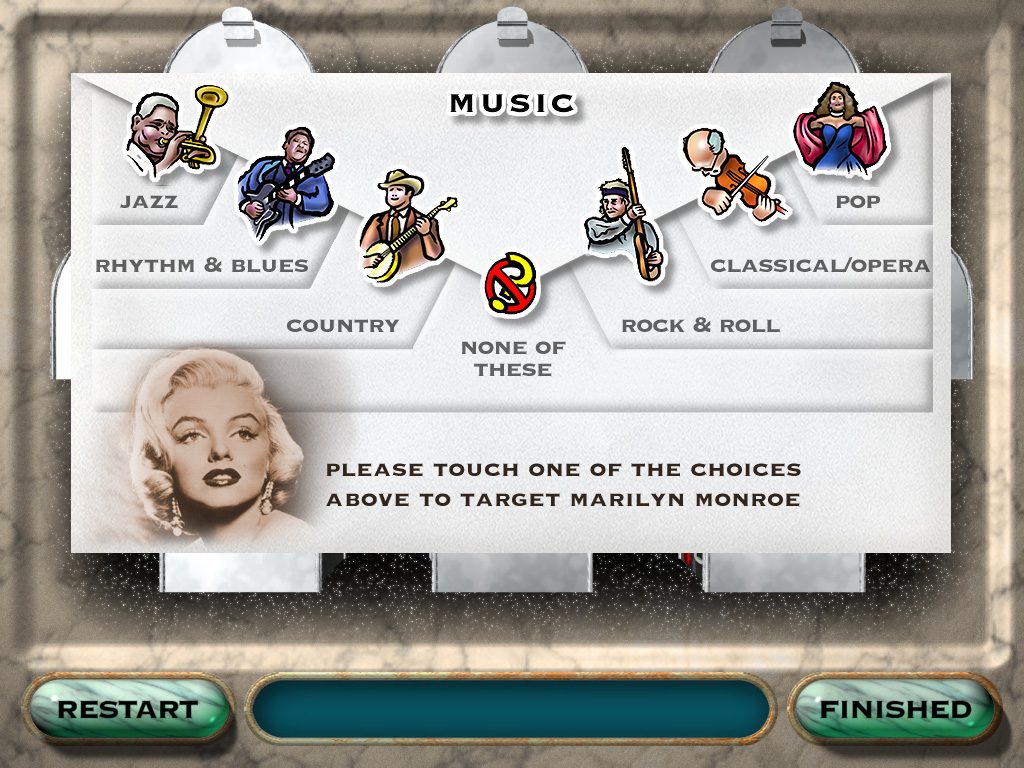This screenshot has width=1024, height=768.
Task: Click the Jazz label
Action: pyautogui.click(x=149, y=202)
